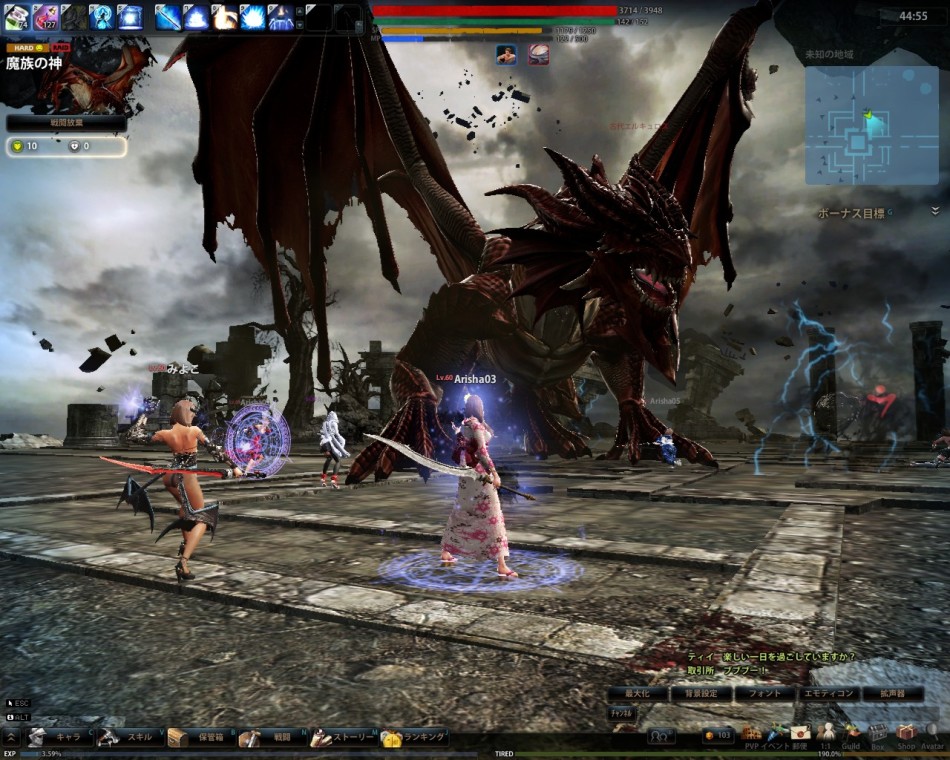
Task: Click the 最大化 maximize chat button
Action: 637,693
